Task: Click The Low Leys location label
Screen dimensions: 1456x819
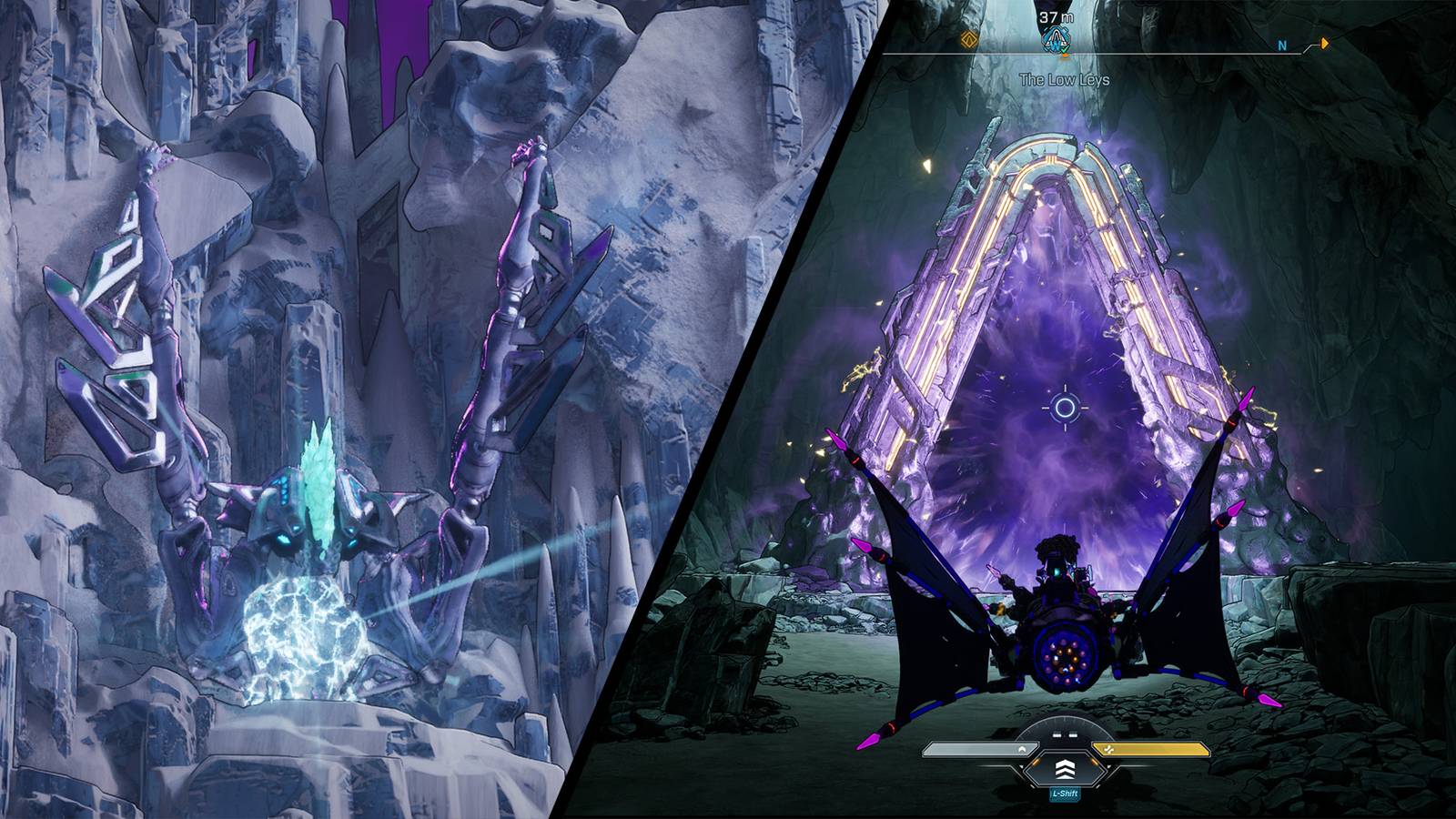Action: (x=1065, y=79)
